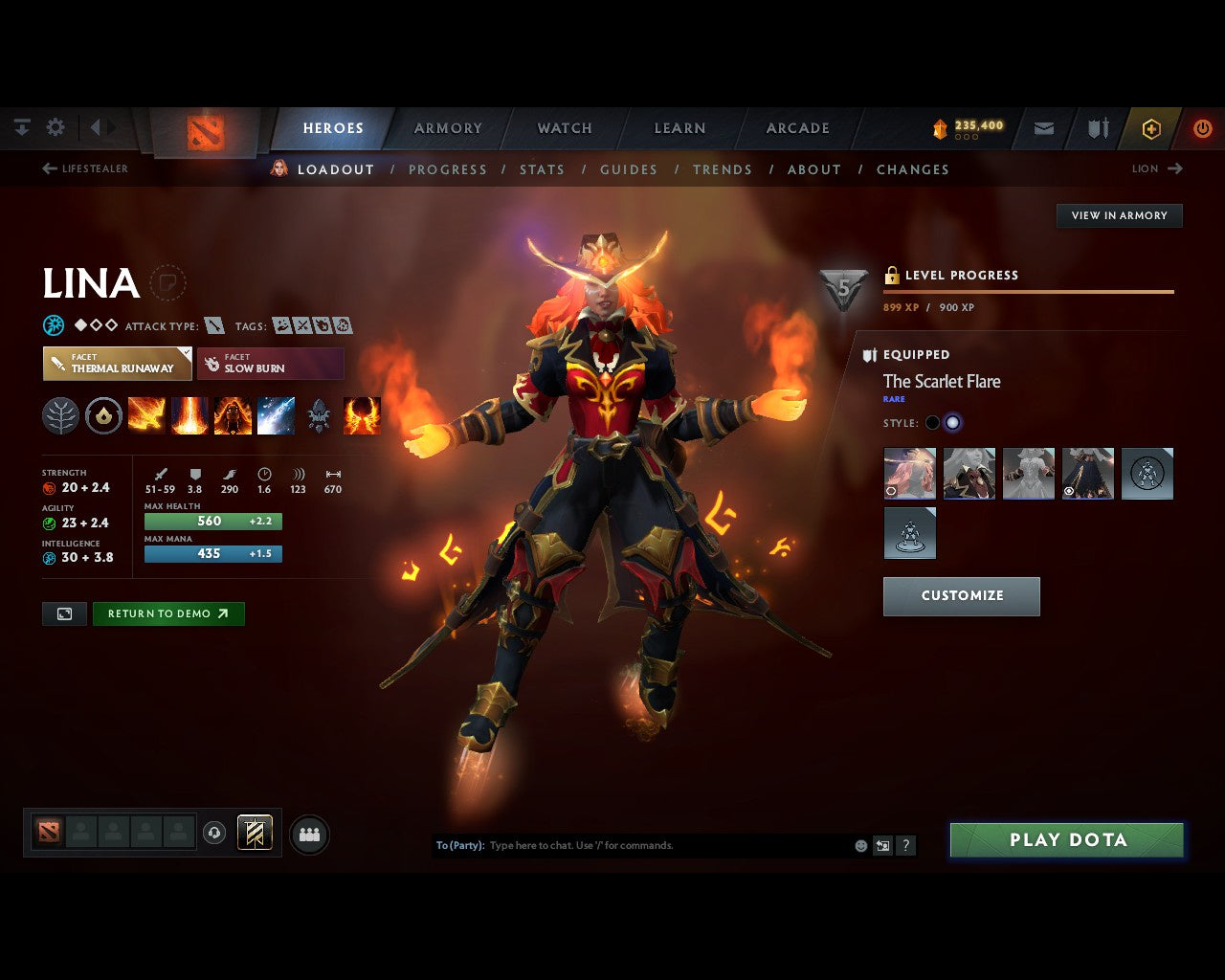Click the settings gear icon
This screenshot has height=980, width=1225.
click(x=56, y=126)
